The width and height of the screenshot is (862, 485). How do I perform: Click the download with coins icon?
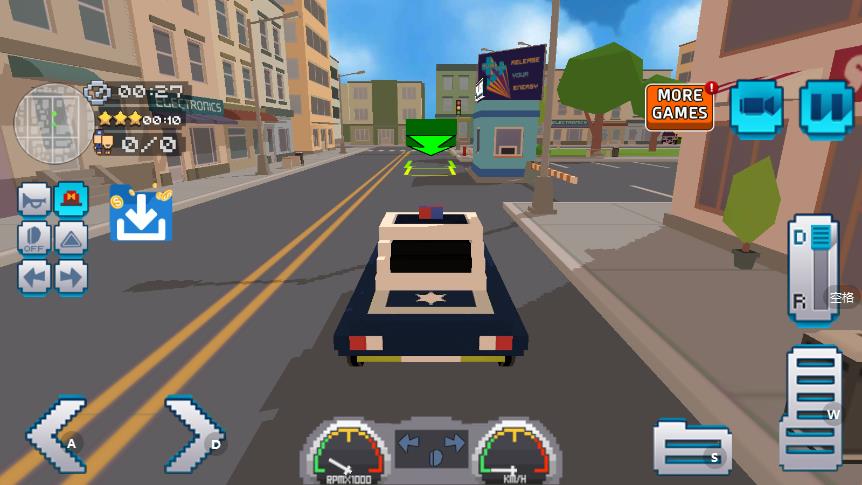[140, 213]
